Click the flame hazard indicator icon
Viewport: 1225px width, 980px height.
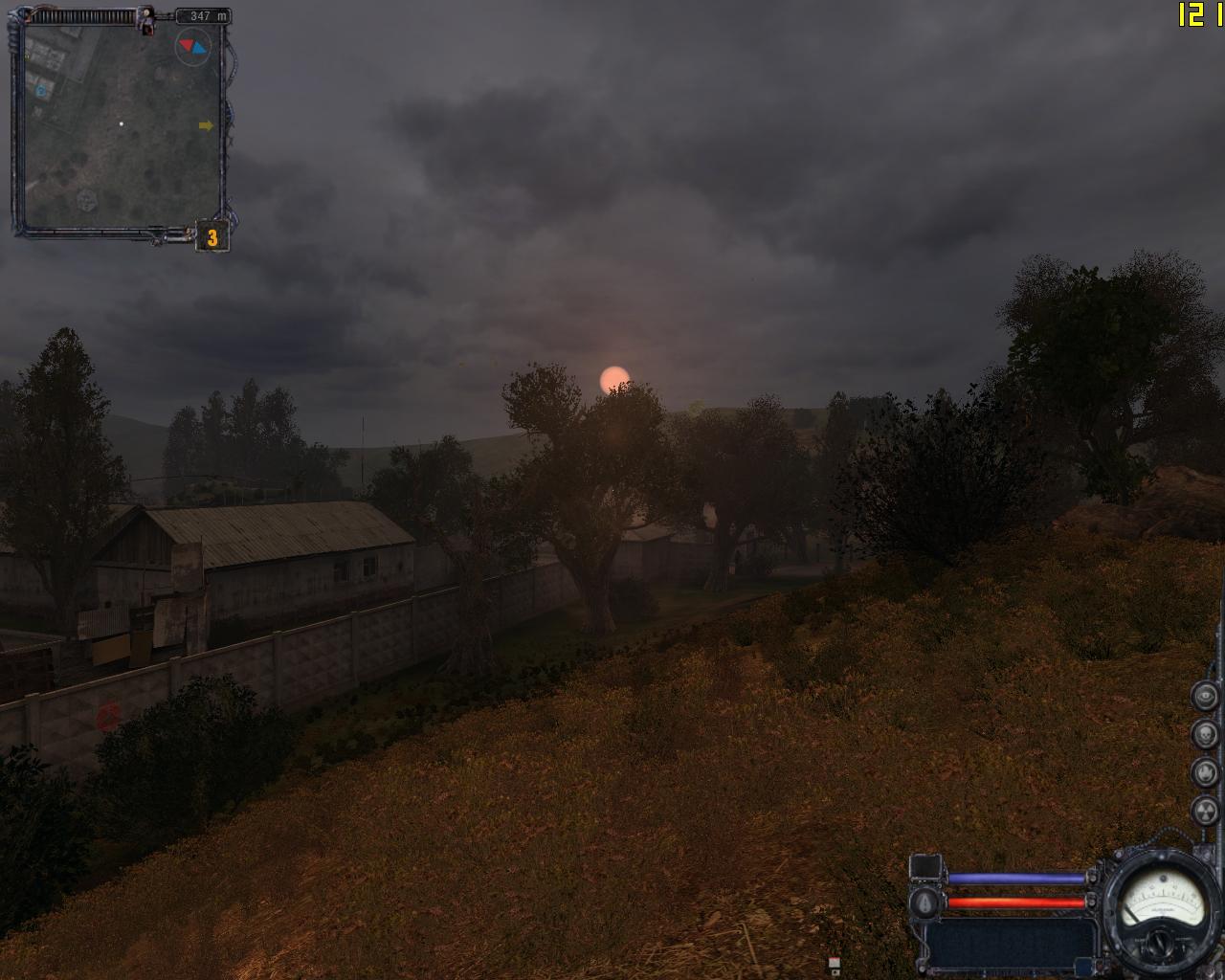(x=1205, y=772)
